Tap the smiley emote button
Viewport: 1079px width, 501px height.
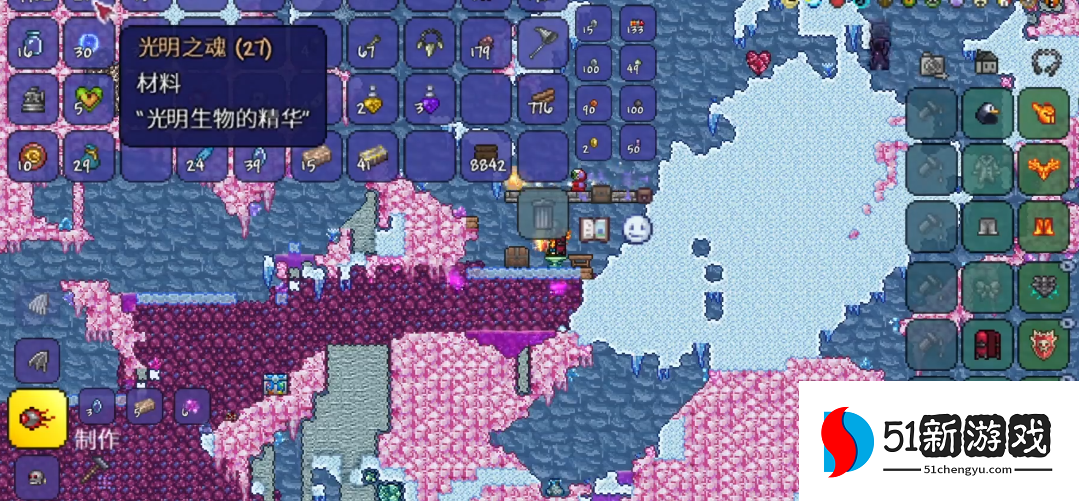point(637,229)
